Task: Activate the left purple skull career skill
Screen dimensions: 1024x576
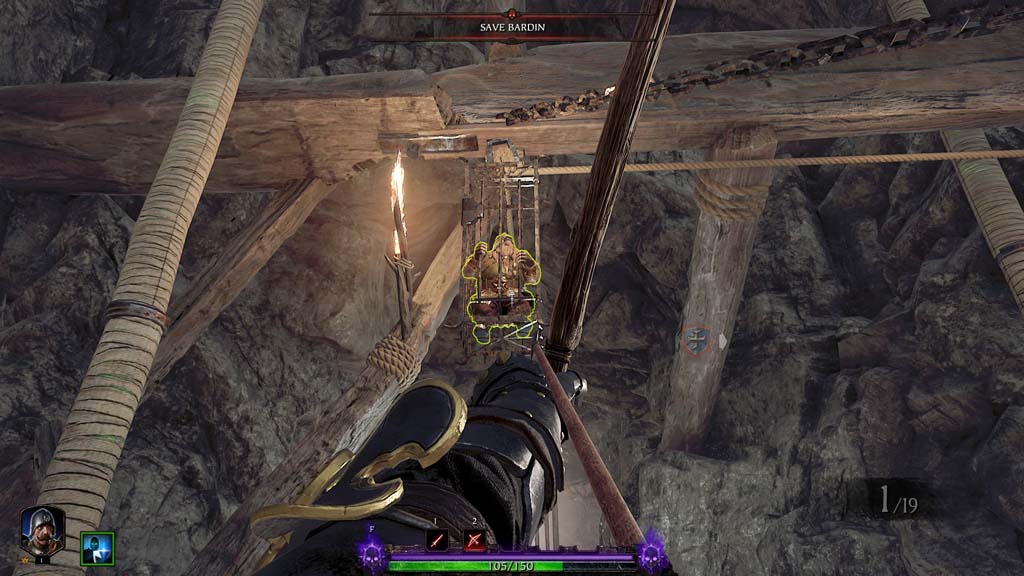Action: [372, 551]
